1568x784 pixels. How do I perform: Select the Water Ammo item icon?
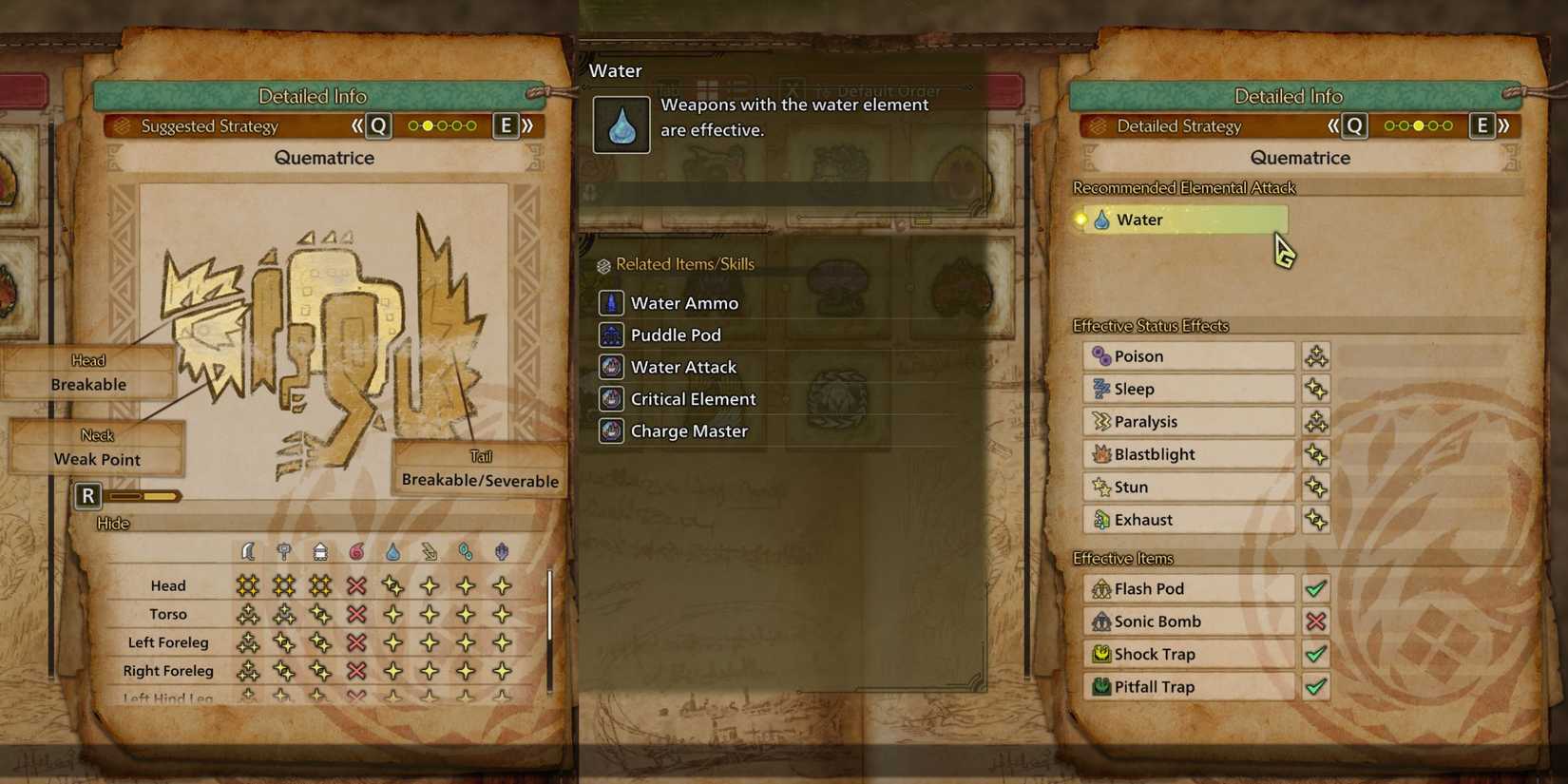point(611,302)
